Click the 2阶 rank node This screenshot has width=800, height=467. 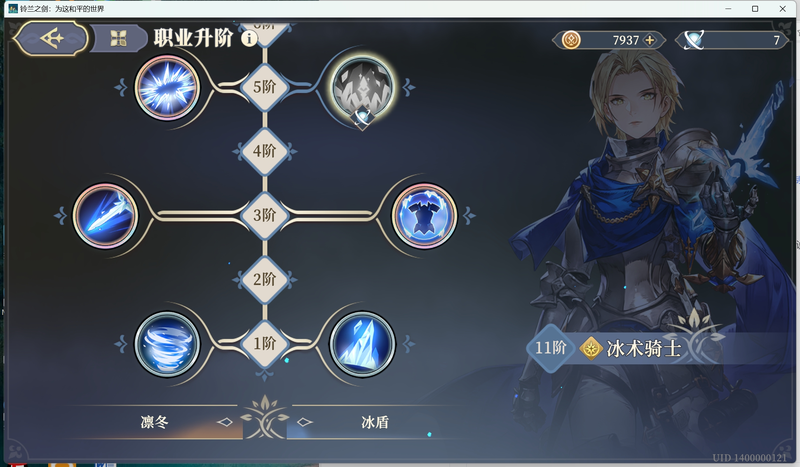264,279
